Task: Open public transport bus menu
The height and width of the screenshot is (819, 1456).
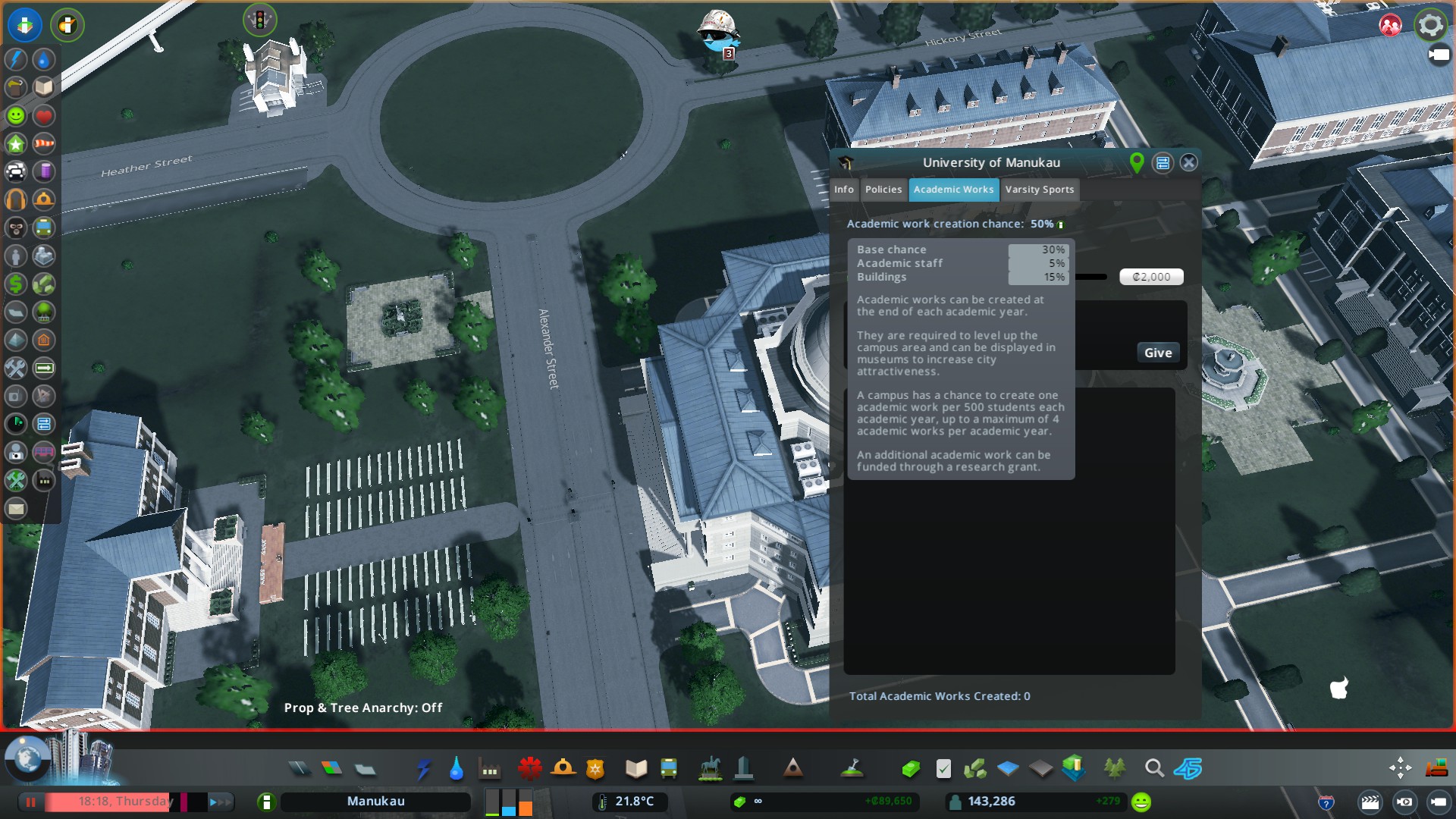Action: coord(669,769)
